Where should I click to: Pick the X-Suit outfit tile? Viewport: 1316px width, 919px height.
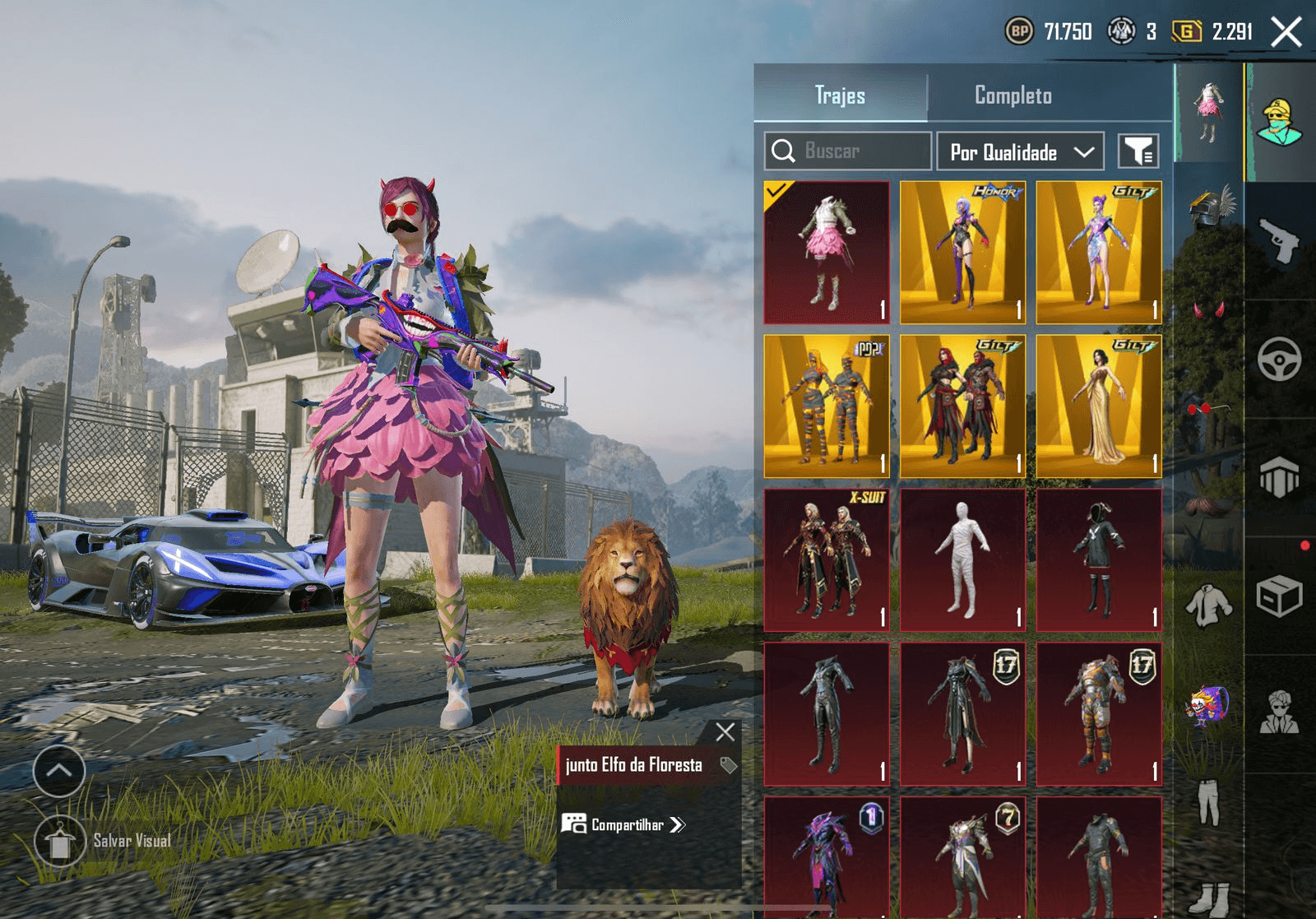click(827, 560)
